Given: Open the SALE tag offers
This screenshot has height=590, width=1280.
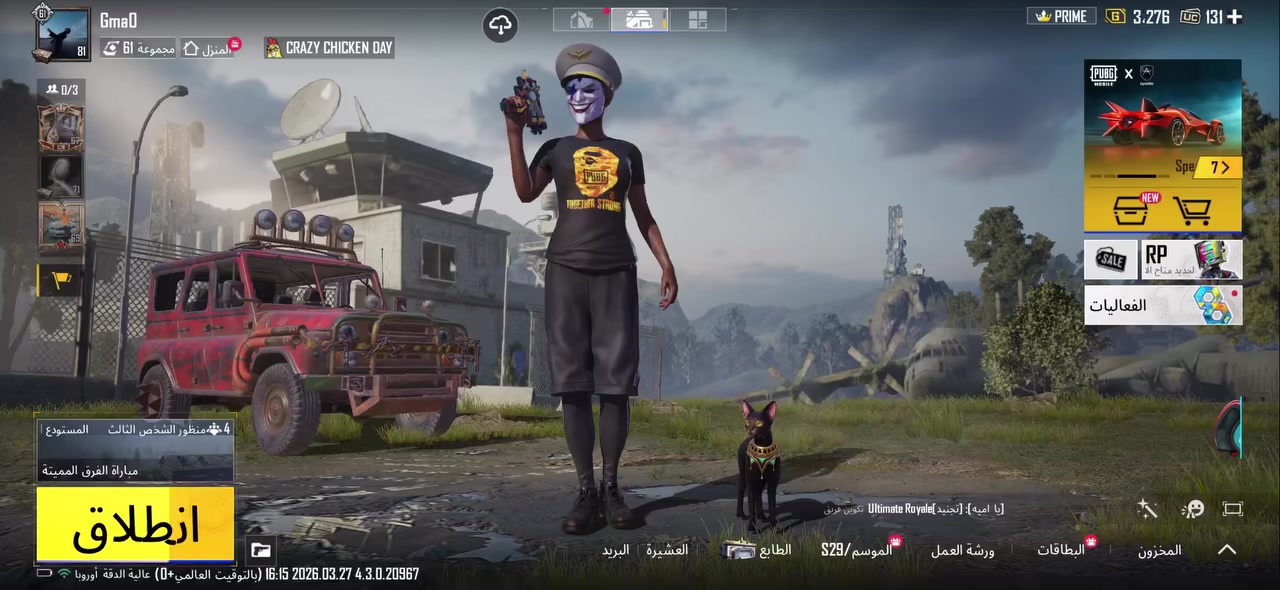Looking at the screenshot, I should (x=1110, y=260).
